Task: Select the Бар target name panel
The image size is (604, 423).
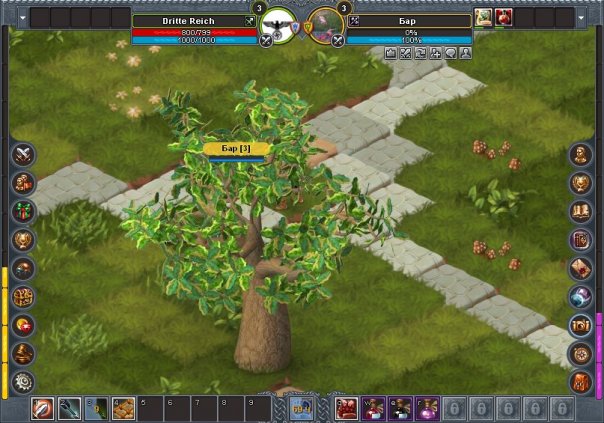Action: point(409,19)
